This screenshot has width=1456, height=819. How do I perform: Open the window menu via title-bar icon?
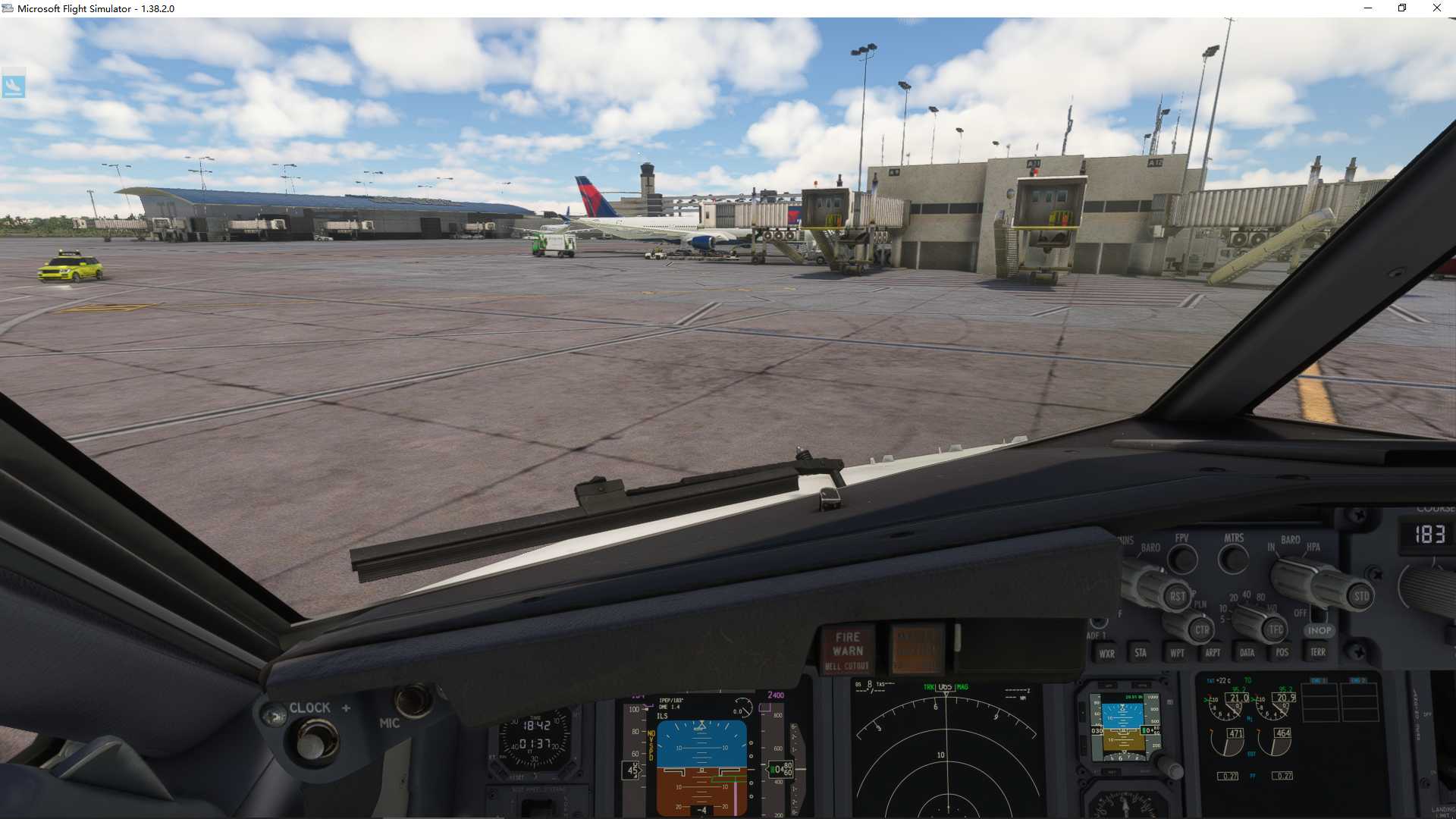click(x=7, y=8)
